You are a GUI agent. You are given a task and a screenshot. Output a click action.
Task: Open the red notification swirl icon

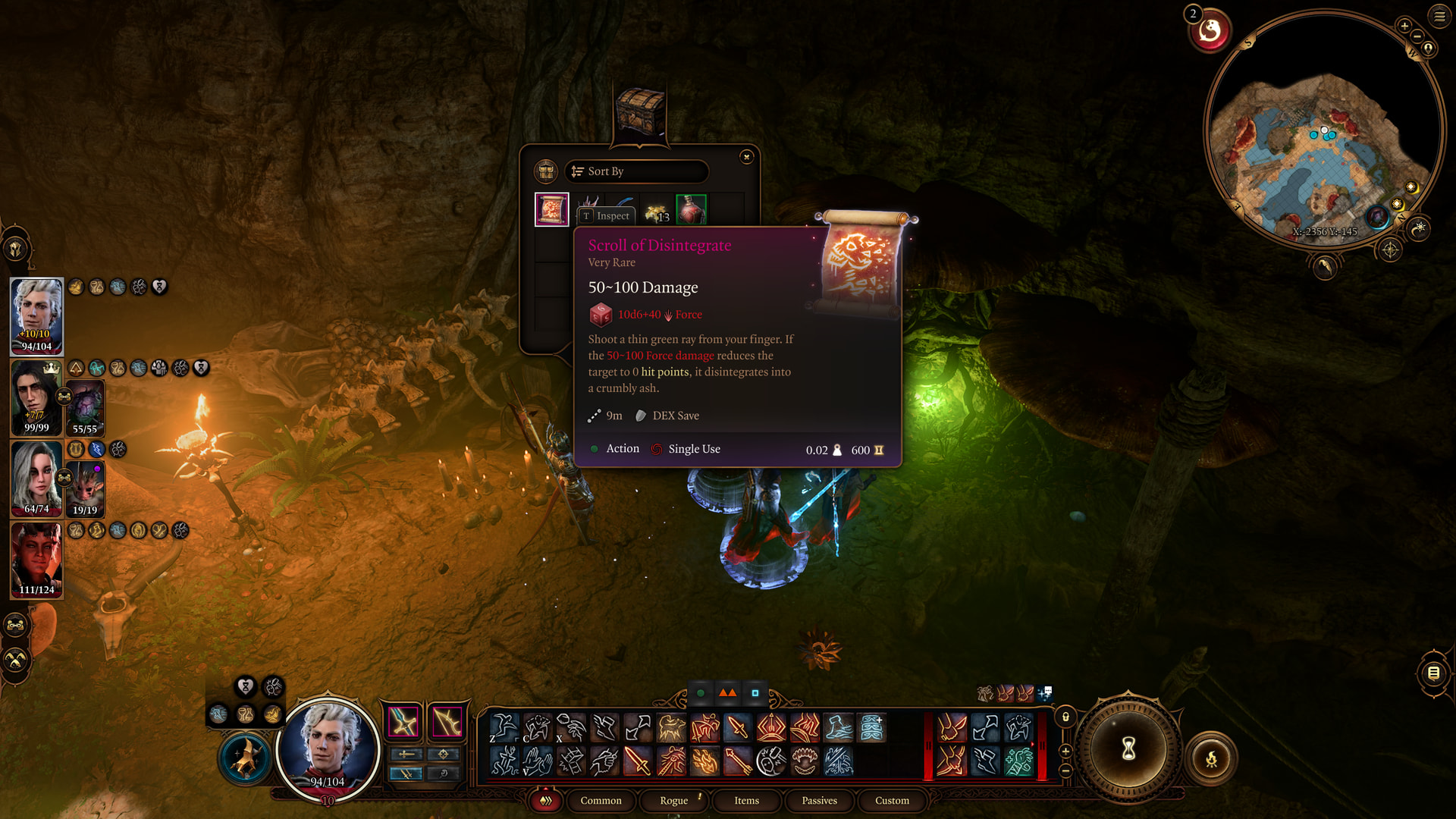[x=1210, y=32]
